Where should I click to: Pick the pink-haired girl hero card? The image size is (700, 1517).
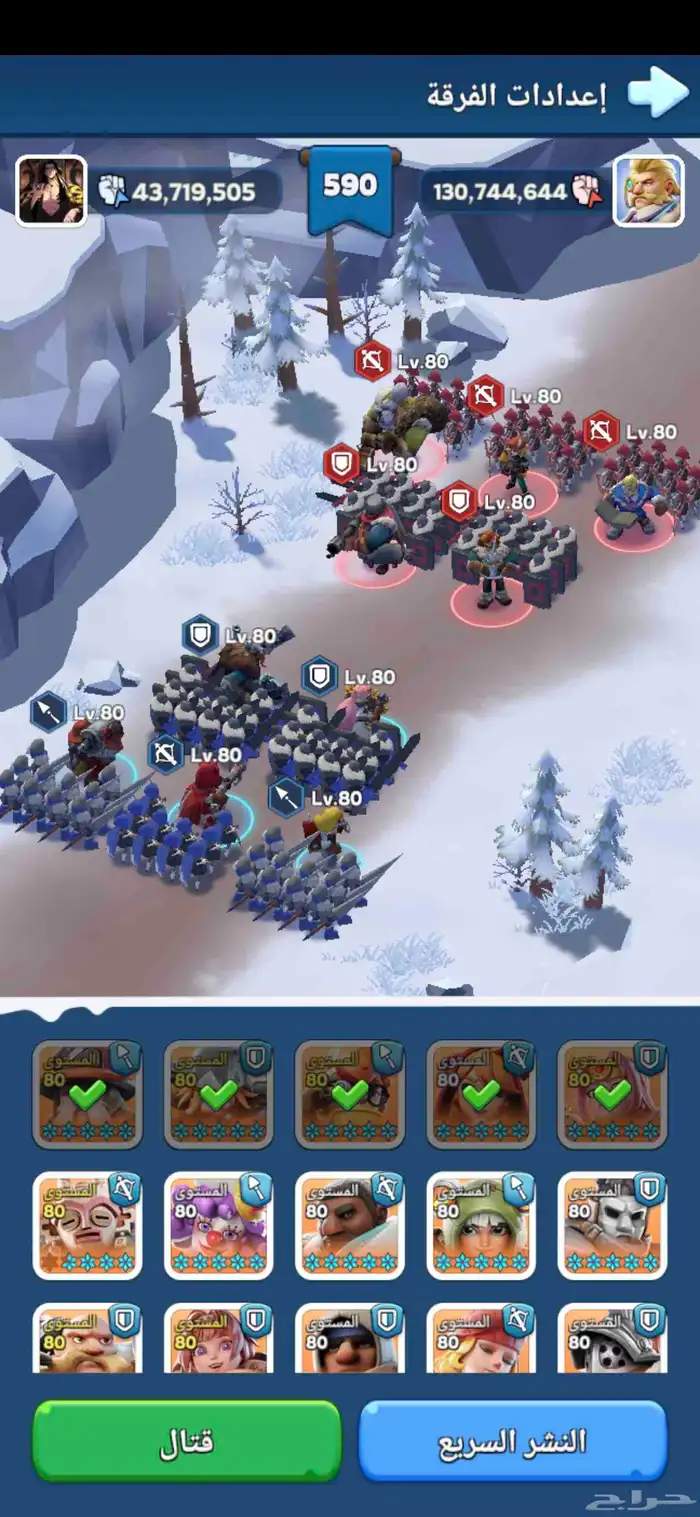[218, 1337]
